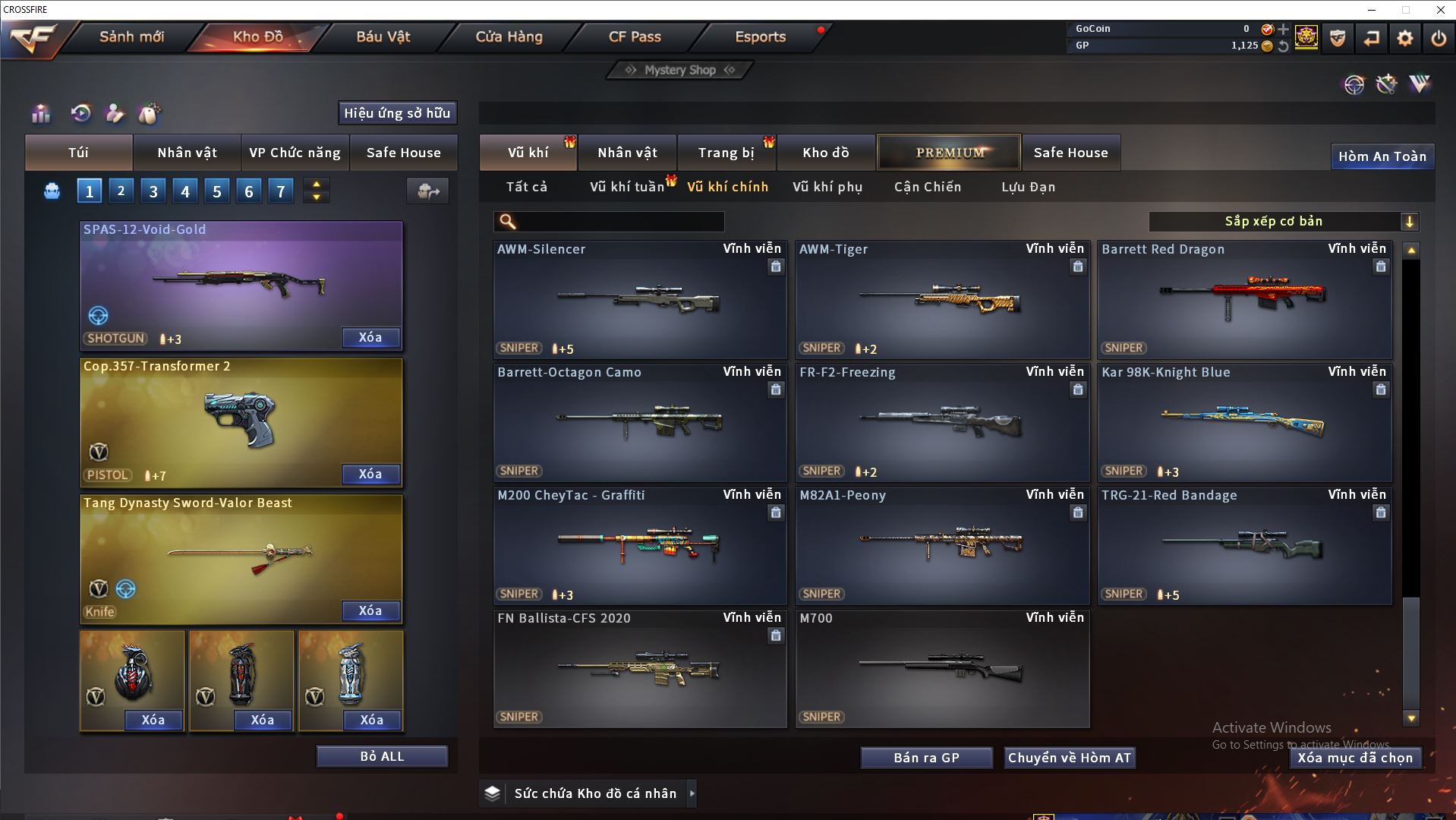Pick the Kar 98K-Knight Blue weapon
The image size is (1456, 820).
tap(1244, 423)
